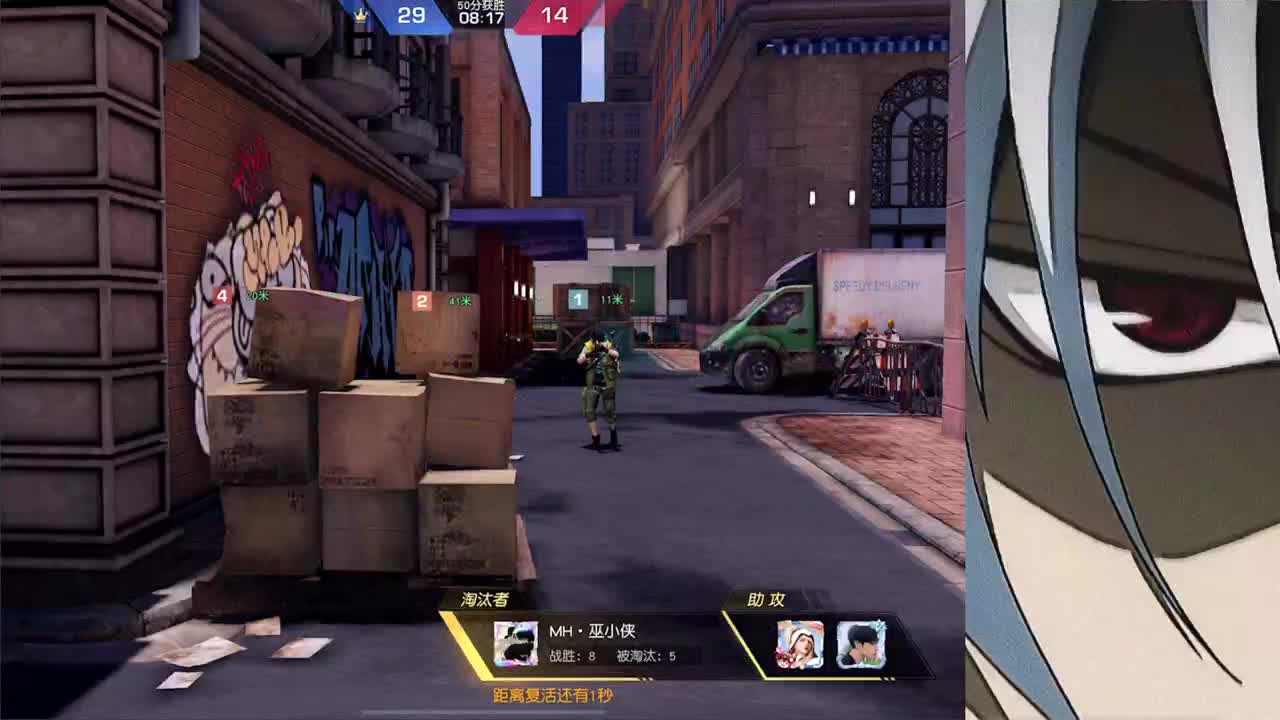Click the gold crown icon beside blue score
Image resolution: width=1280 pixels, height=720 pixels.
pos(360,16)
